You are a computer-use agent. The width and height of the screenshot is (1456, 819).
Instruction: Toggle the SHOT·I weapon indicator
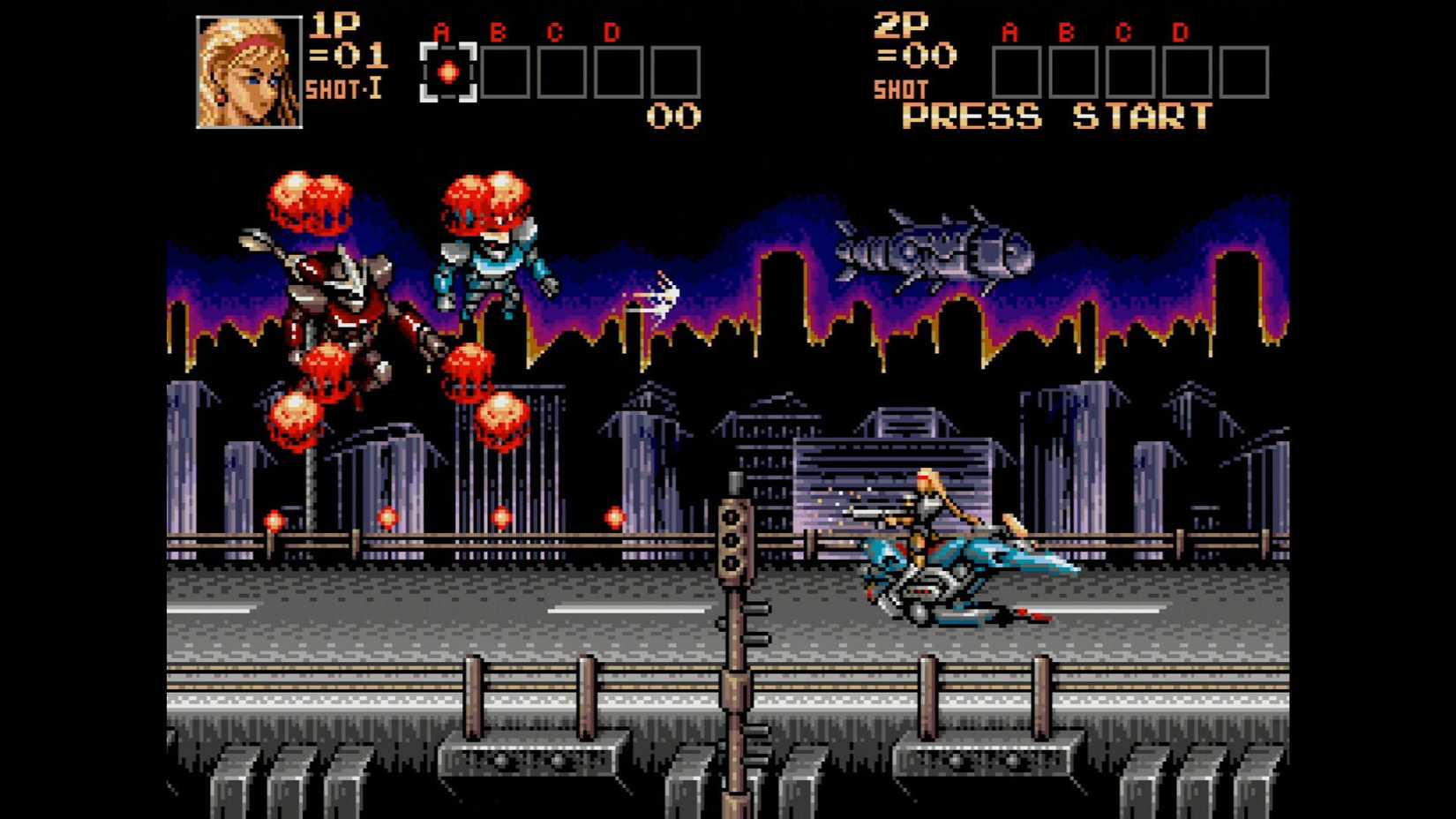(343, 88)
